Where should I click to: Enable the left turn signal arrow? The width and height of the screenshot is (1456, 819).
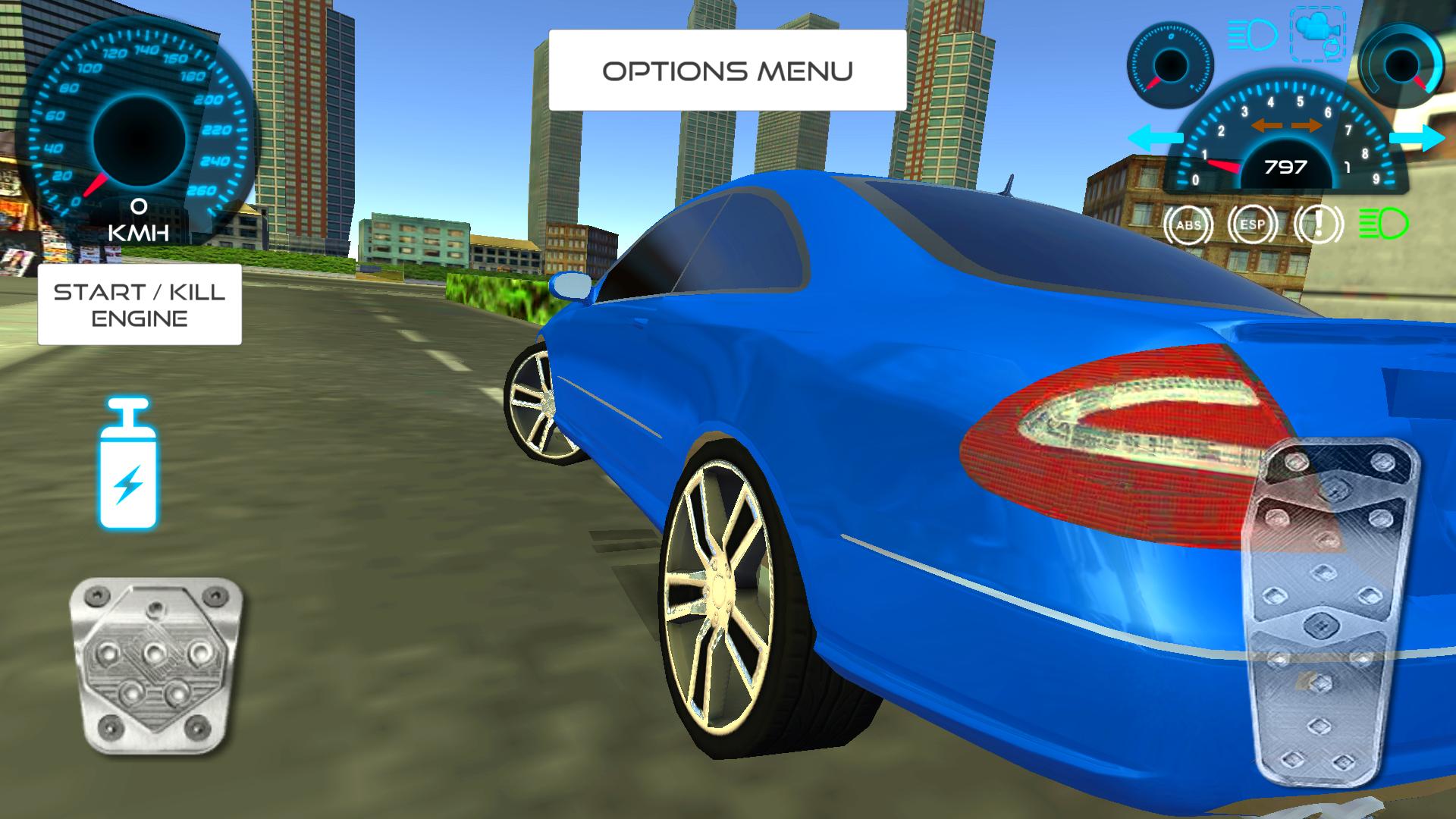point(1158,137)
